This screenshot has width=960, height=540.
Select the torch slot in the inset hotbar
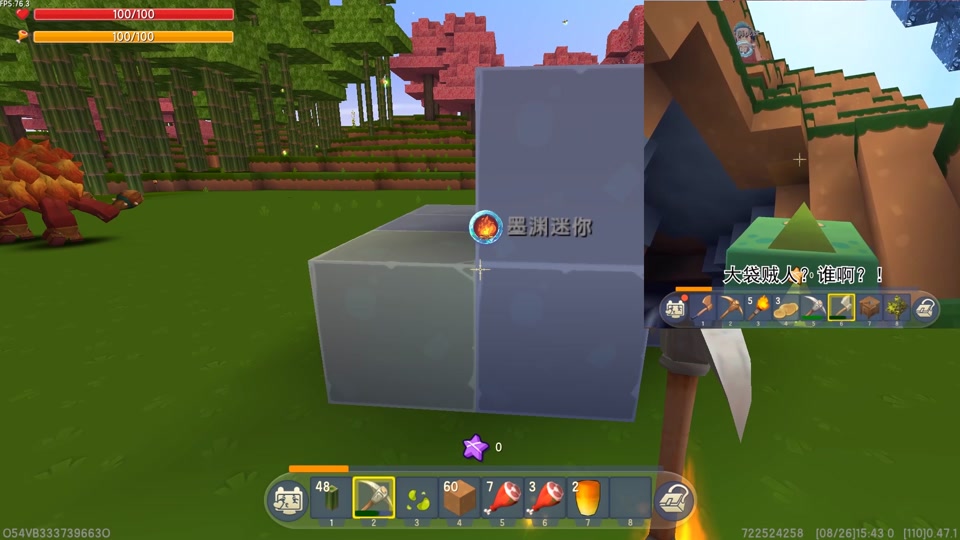[758, 308]
